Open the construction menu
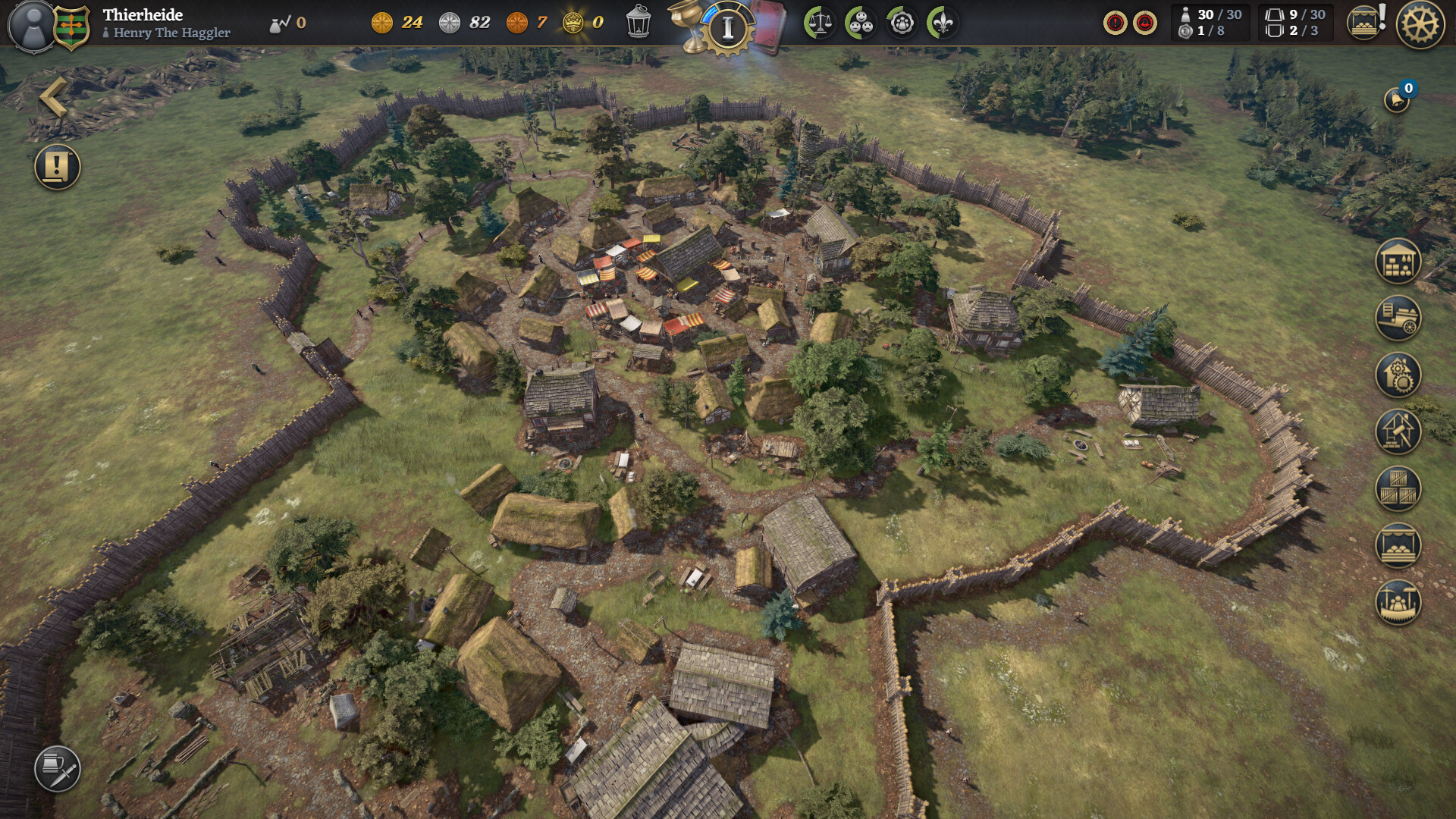The width and height of the screenshot is (1456, 819). tap(1398, 433)
